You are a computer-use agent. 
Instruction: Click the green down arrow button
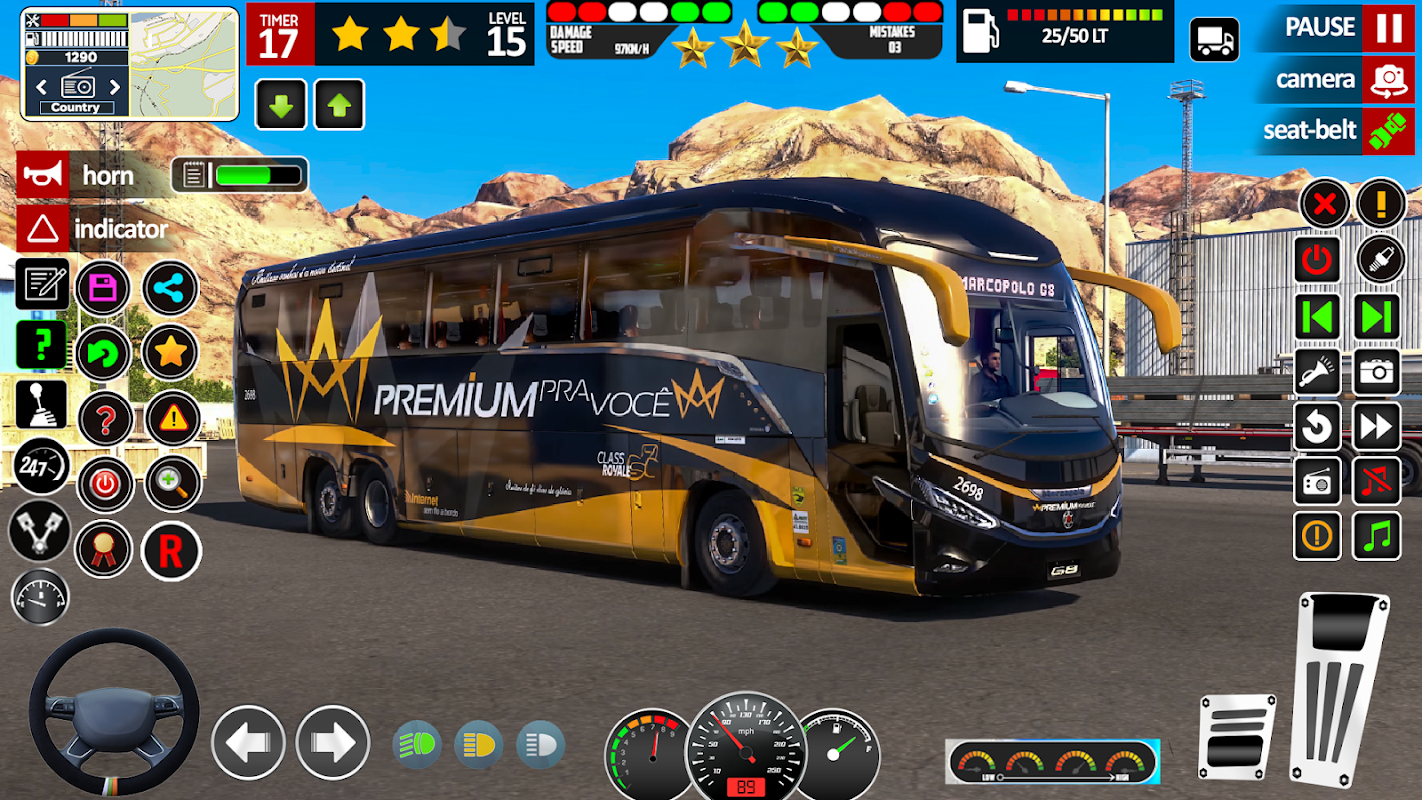pyautogui.click(x=281, y=105)
